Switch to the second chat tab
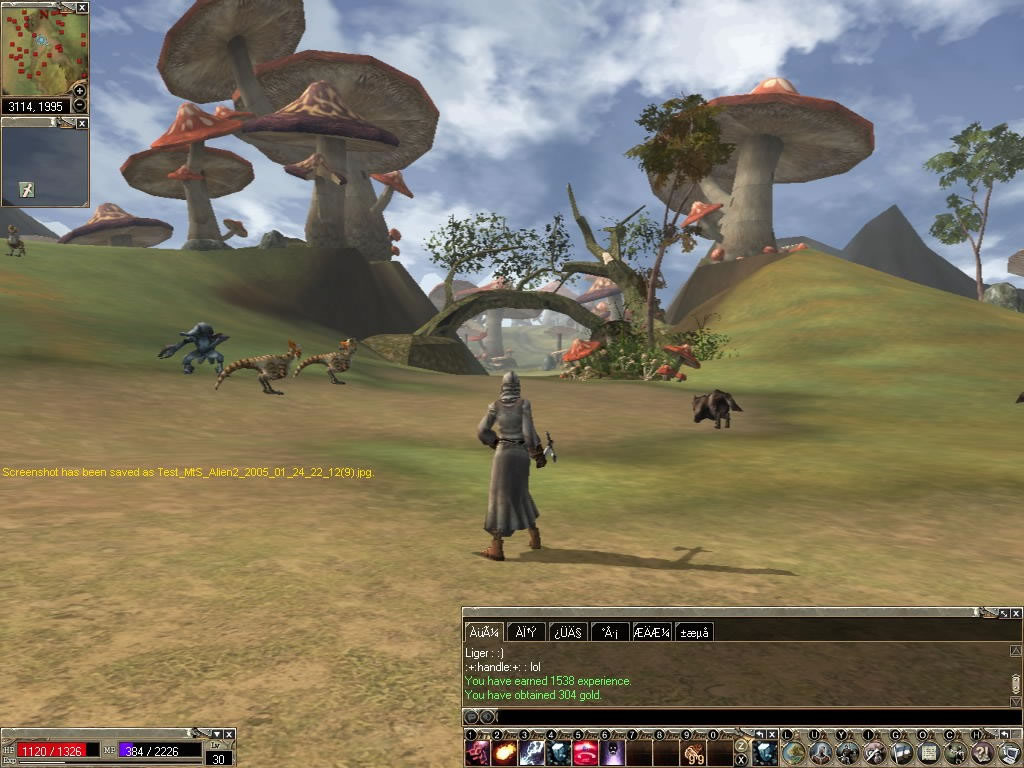 (525, 632)
